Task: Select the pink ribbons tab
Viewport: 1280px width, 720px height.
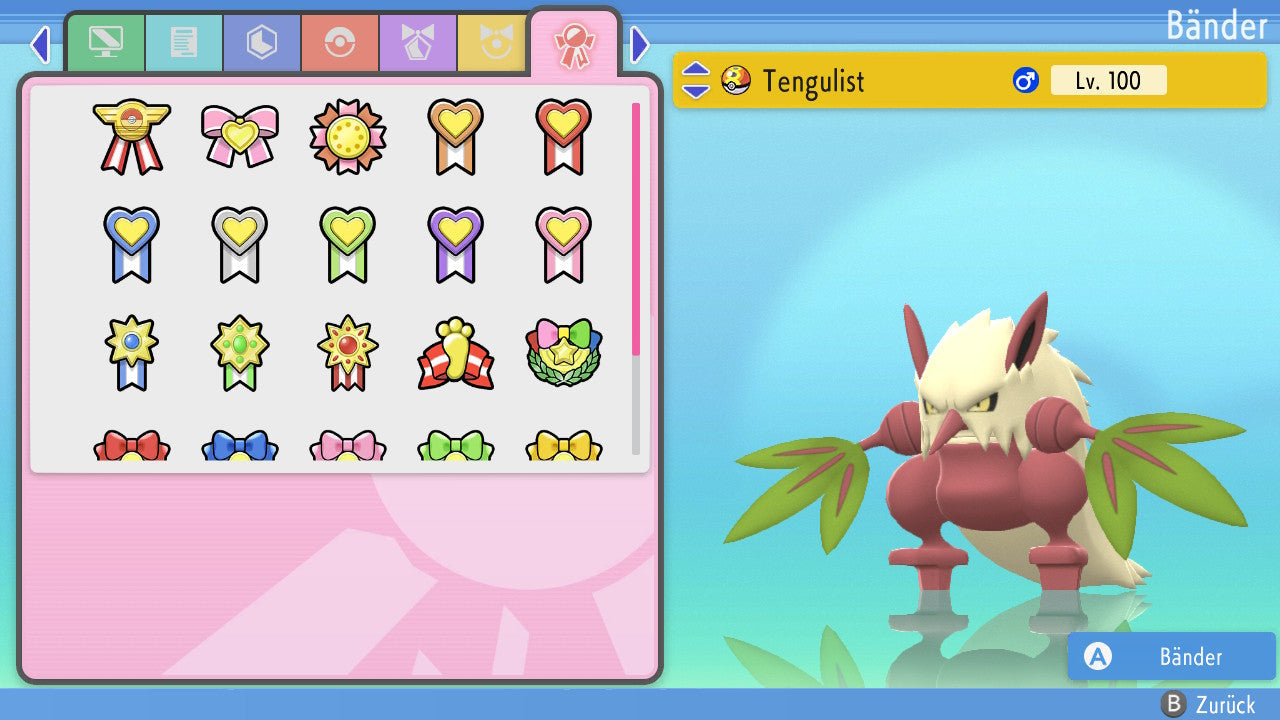Action: tap(574, 45)
